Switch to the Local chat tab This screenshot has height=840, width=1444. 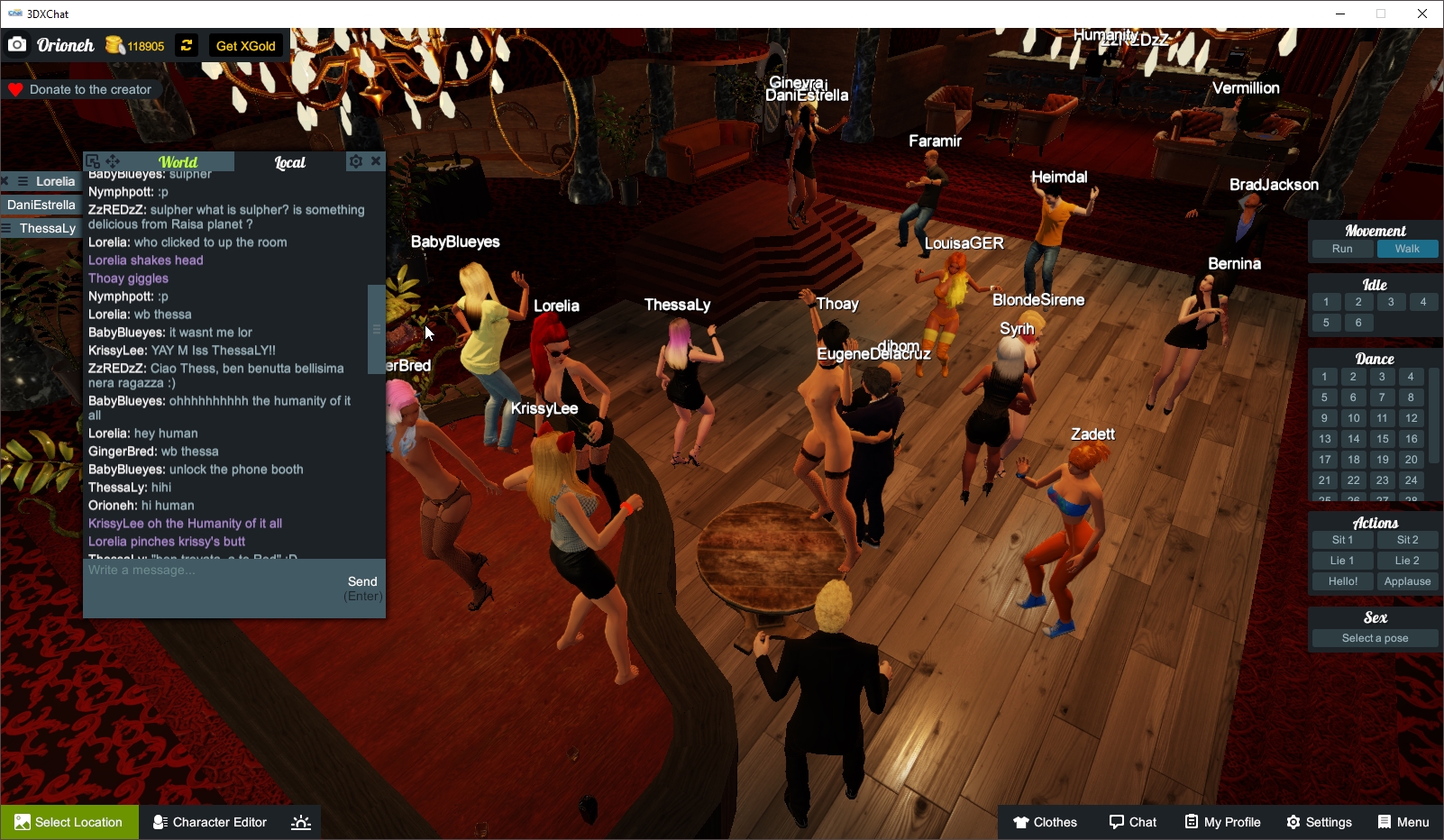coord(290,162)
